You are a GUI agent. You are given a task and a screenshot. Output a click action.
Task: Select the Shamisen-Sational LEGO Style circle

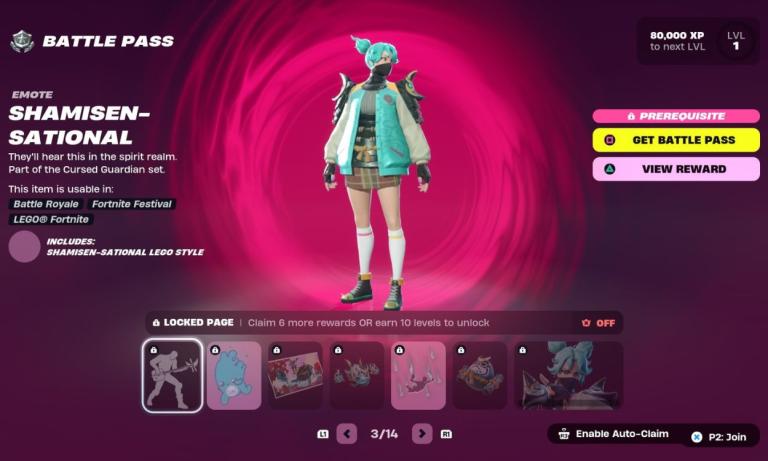click(x=24, y=246)
